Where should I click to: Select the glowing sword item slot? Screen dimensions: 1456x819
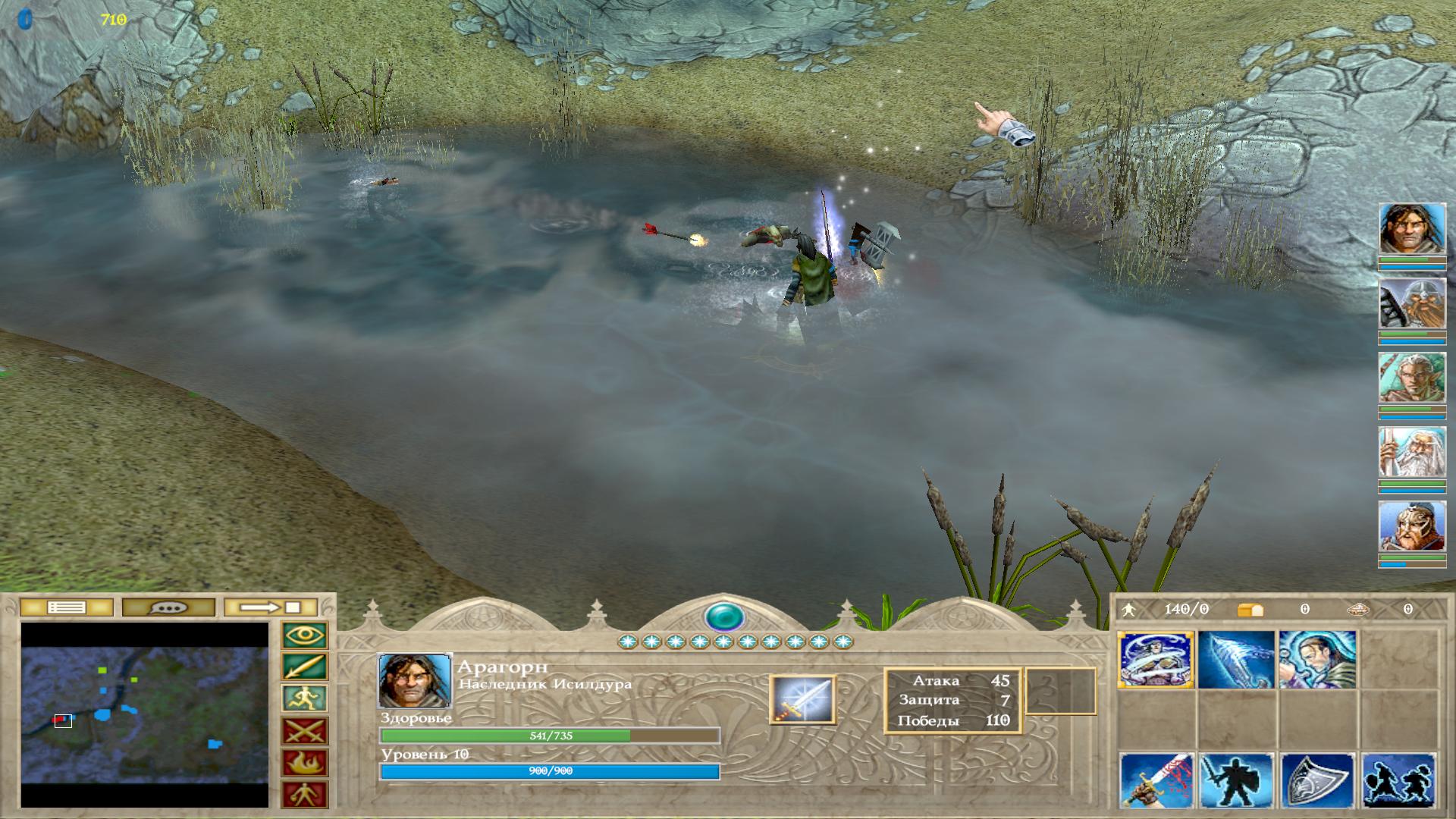[x=802, y=699]
